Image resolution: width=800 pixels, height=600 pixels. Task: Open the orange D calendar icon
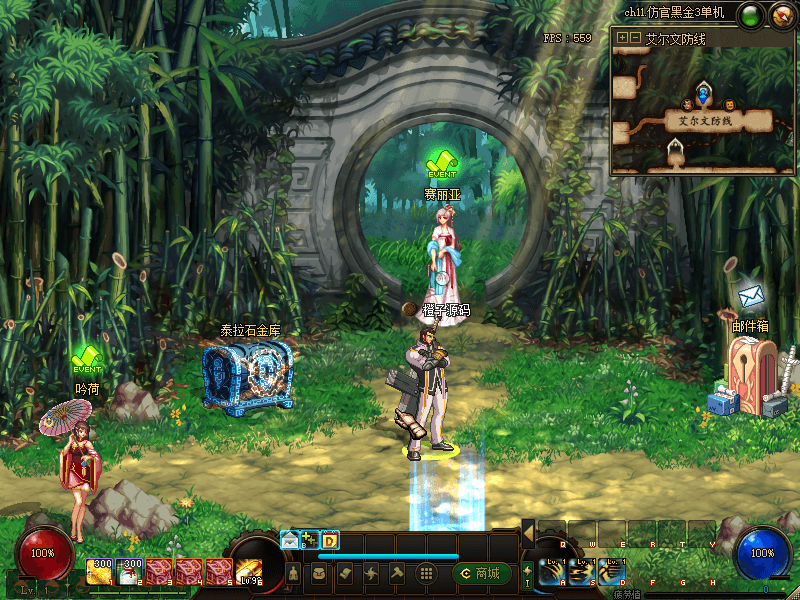(x=330, y=540)
